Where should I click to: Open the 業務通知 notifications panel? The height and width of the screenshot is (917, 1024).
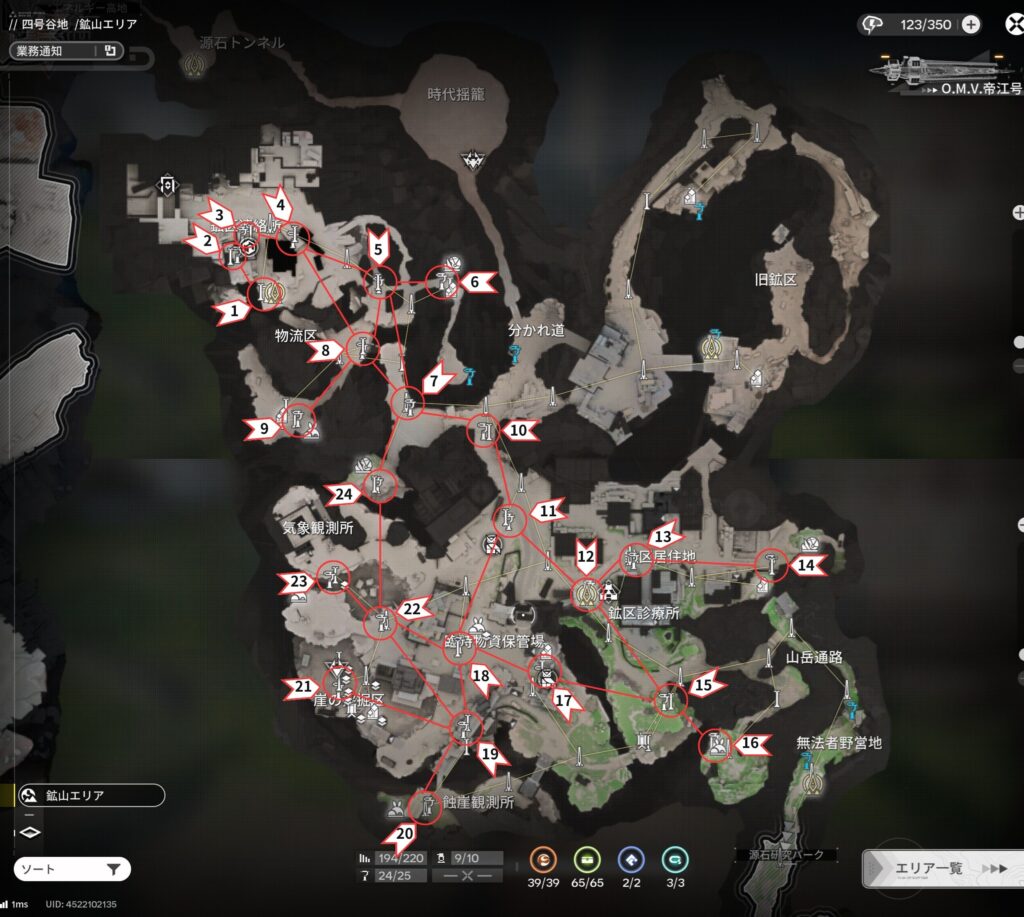click(66, 50)
